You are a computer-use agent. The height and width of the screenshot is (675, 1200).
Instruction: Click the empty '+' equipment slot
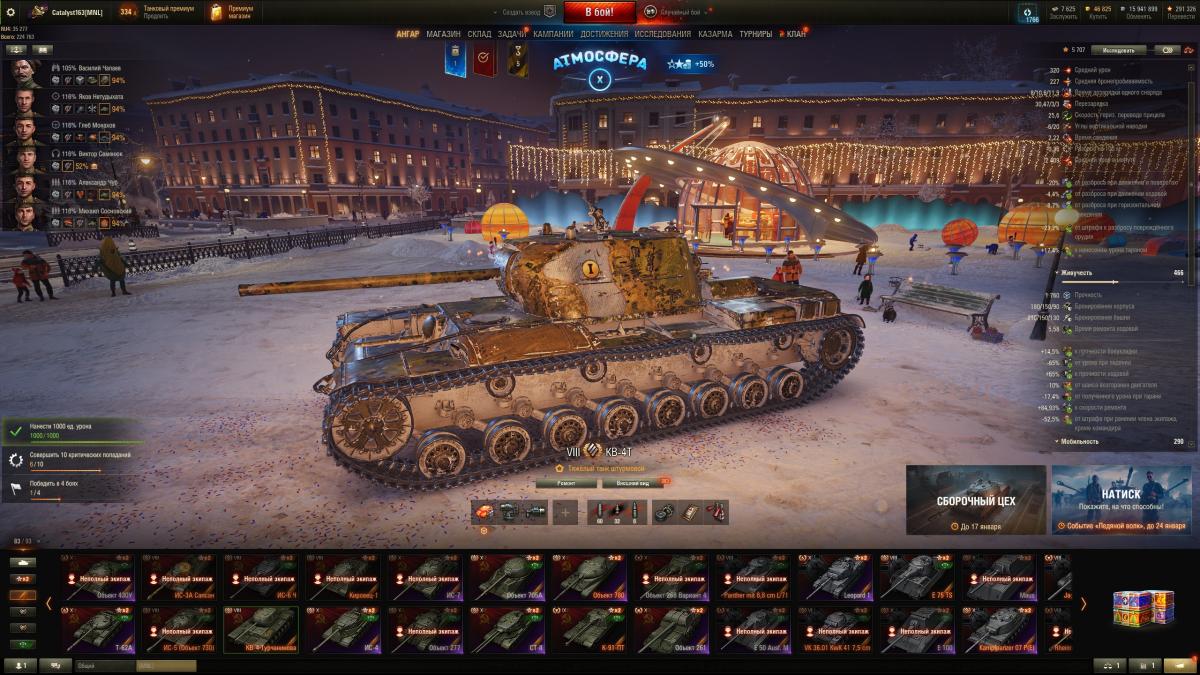tap(566, 513)
